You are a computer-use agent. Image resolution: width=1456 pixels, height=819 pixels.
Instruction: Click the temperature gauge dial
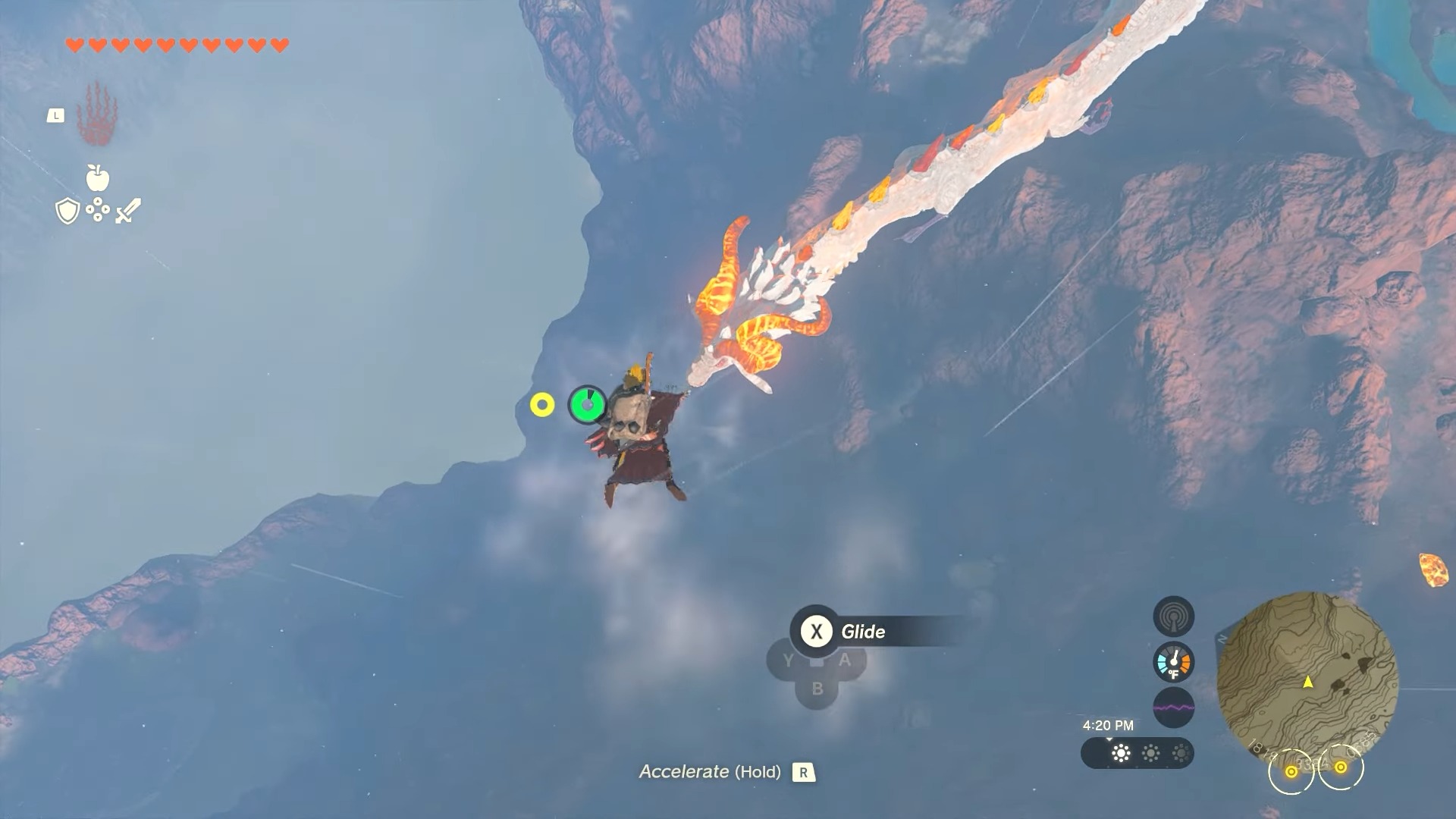tap(1174, 662)
